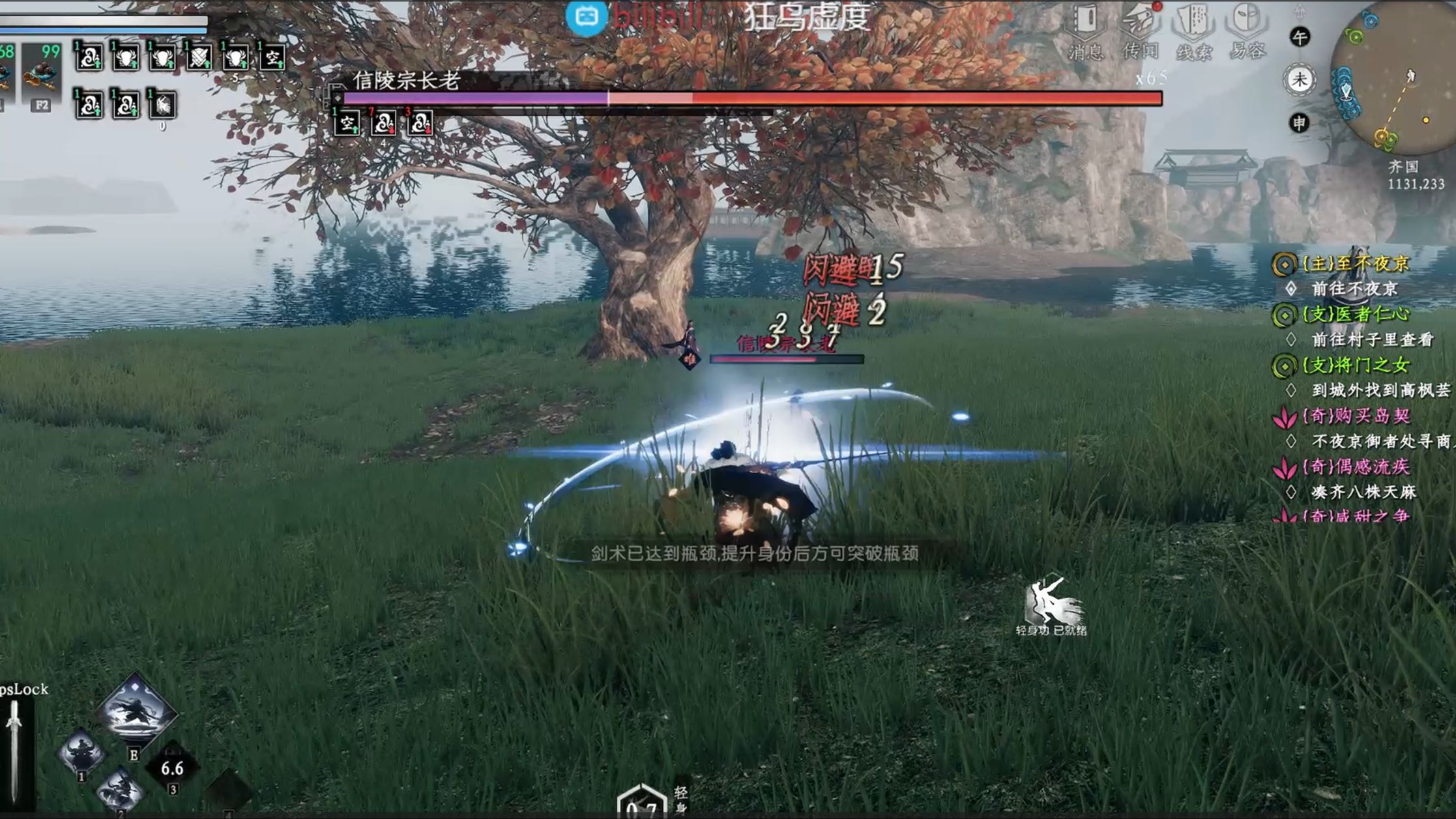Select the 未 time-of-day marker
This screenshot has width=1456, height=819.
tap(1299, 80)
